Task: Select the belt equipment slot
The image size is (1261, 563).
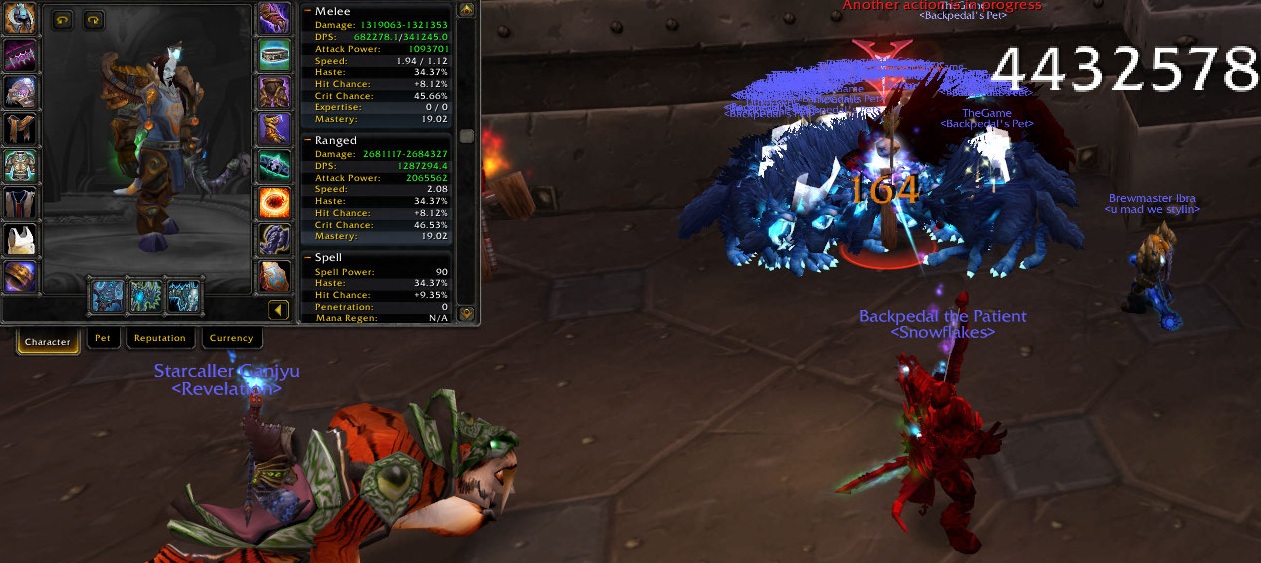Action: coord(274,54)
